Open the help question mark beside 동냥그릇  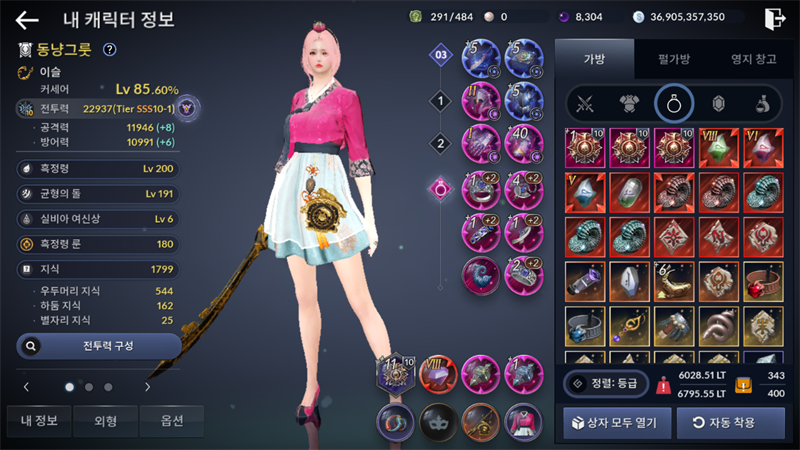click(110, 49)
